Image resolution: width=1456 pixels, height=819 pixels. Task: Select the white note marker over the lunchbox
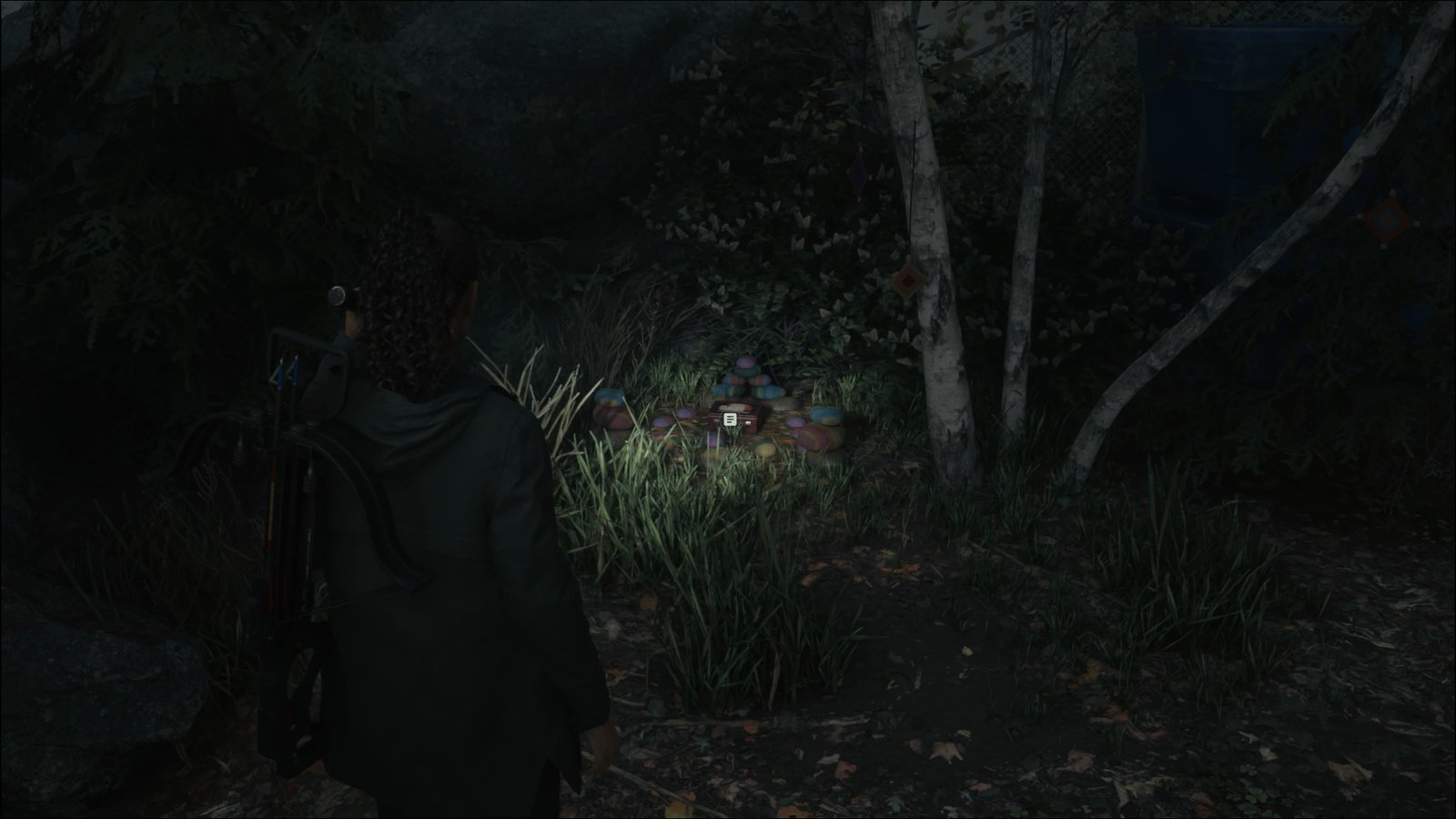coord(730,420)
